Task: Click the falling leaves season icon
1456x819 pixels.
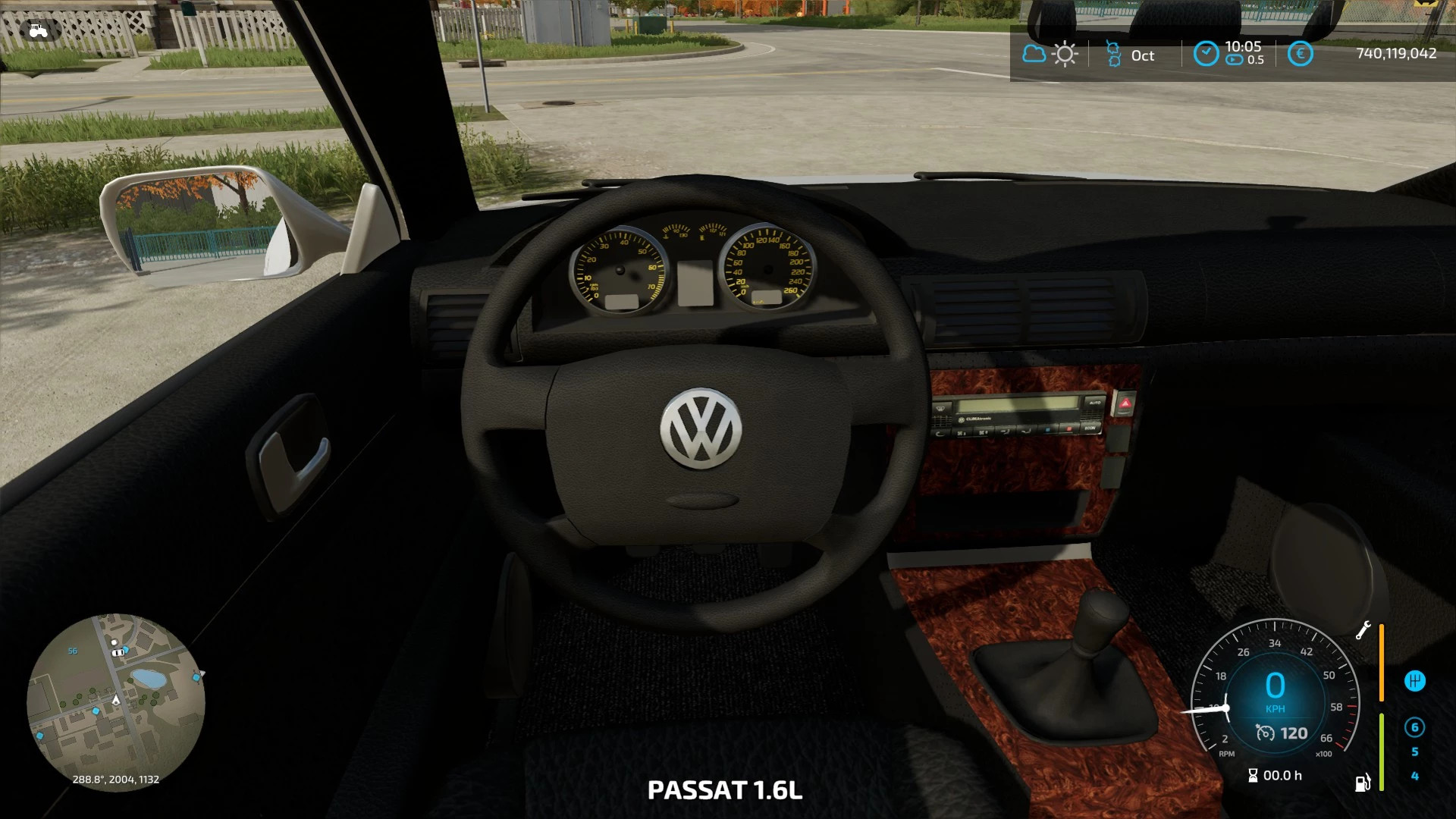Action: 1113,55
